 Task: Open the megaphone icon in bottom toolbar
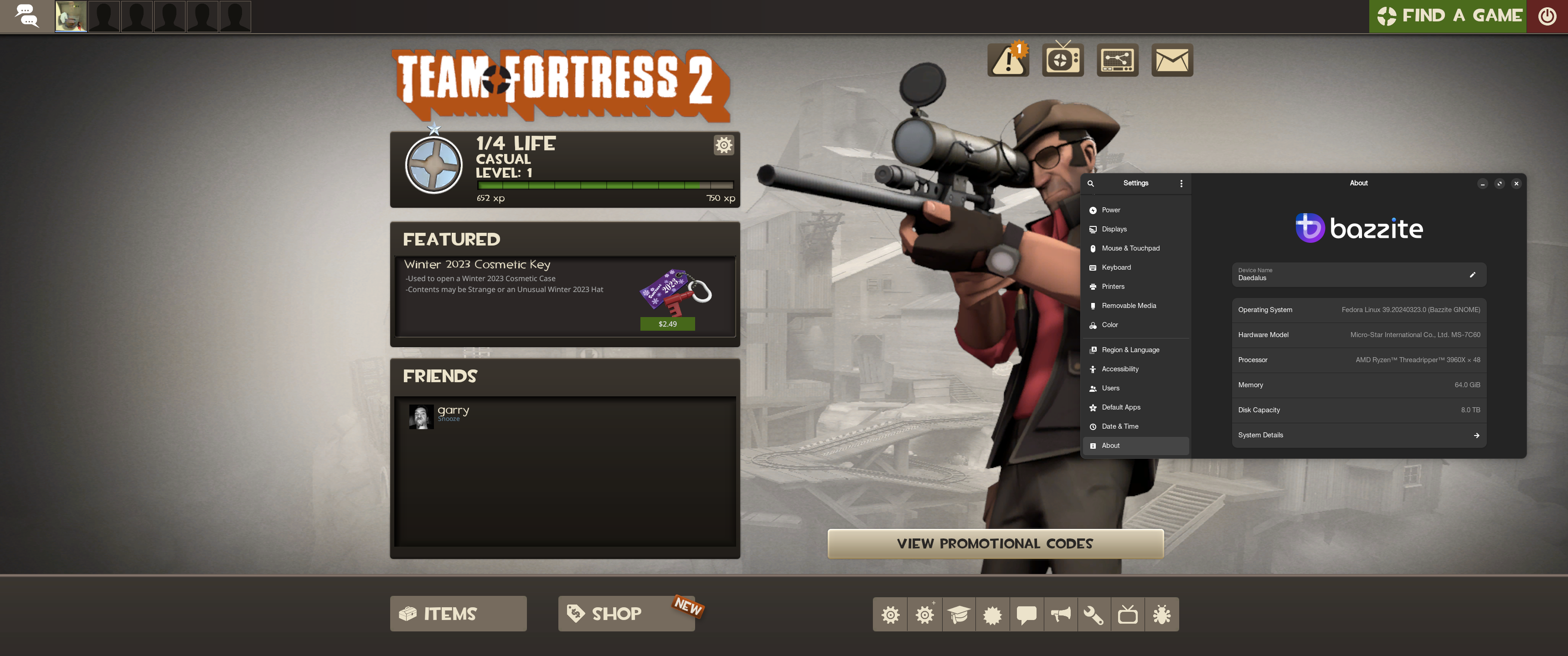1060,615
